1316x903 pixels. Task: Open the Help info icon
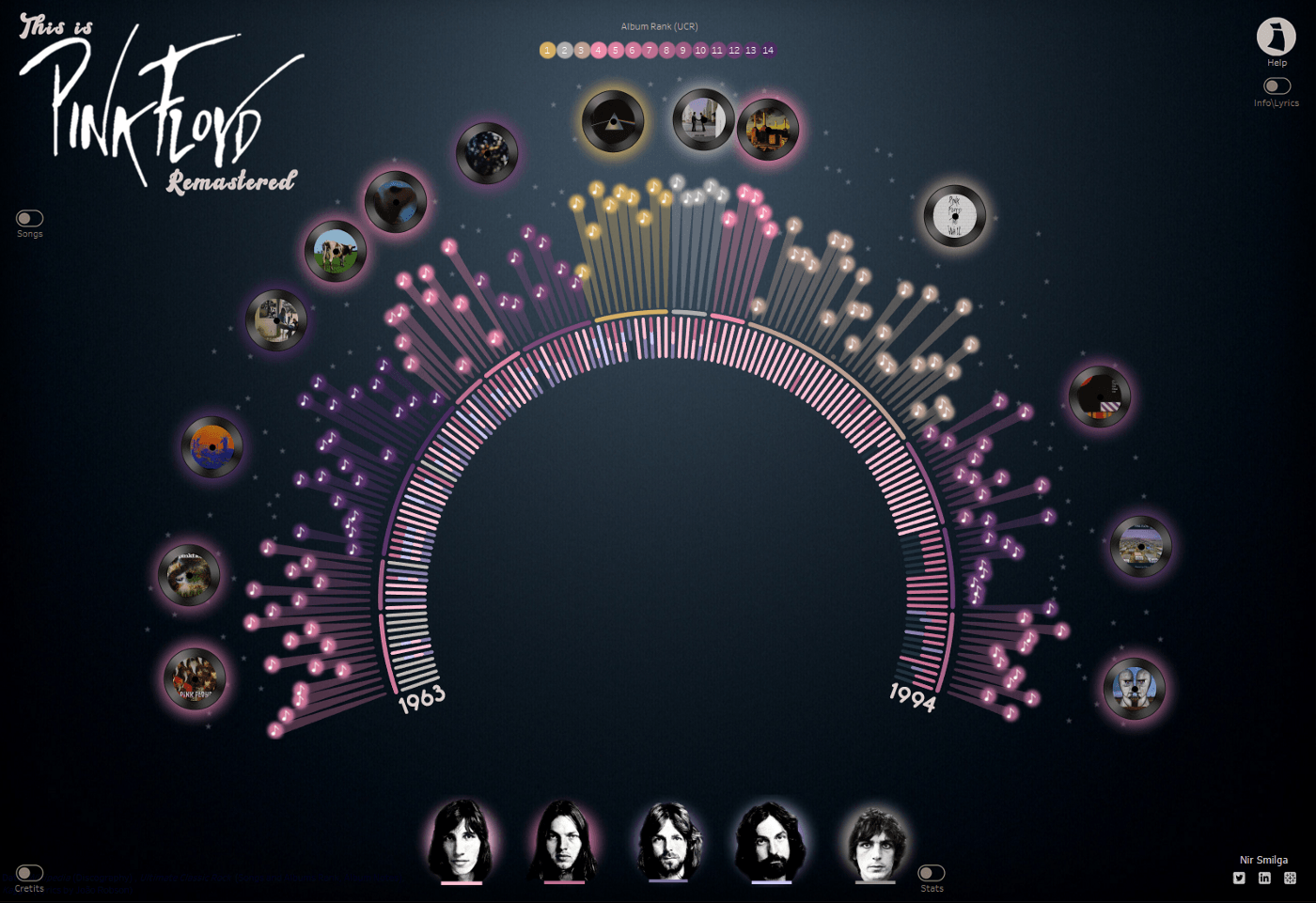click(1276, 37)
